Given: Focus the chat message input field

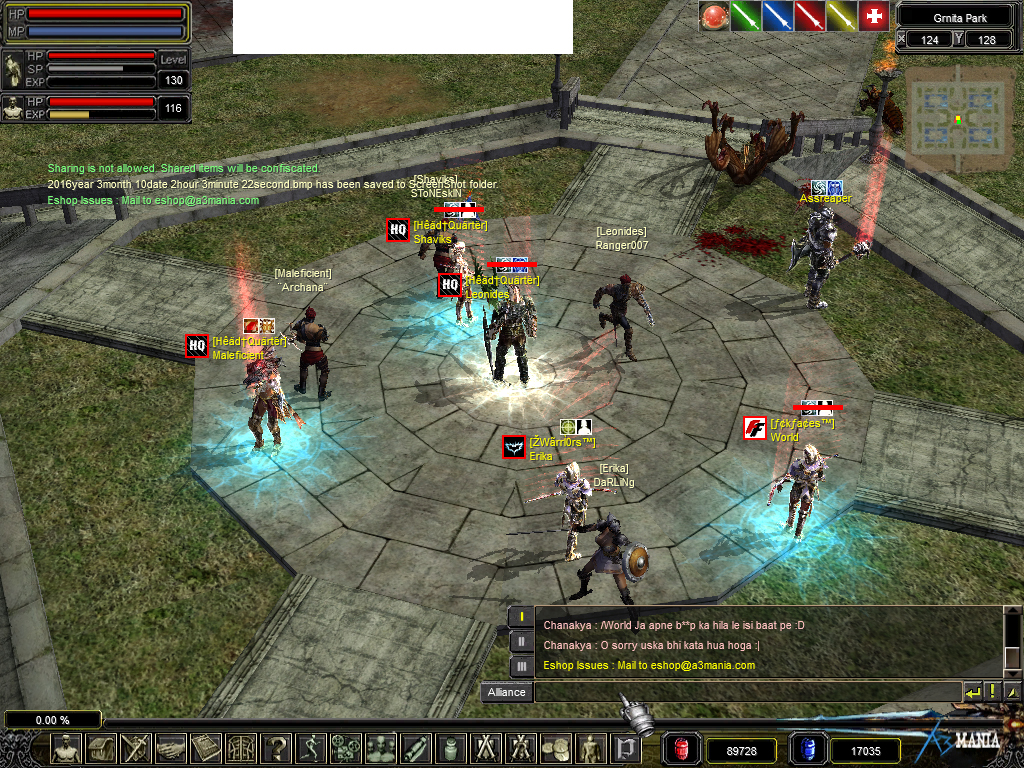Looking at the screenshot, I should pyautogui.click(x=745, y=692).
